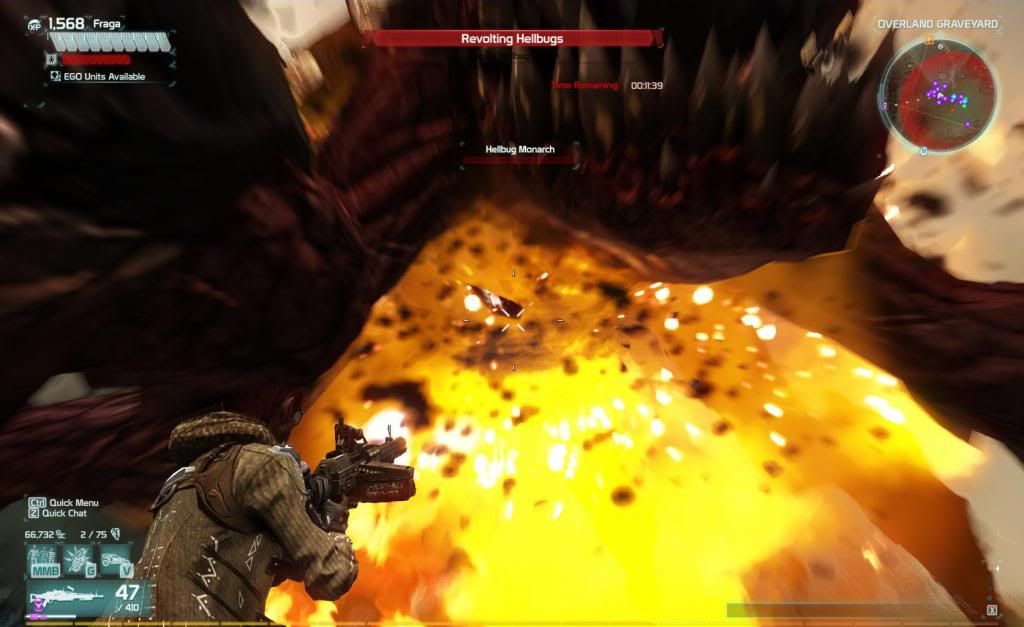Click the Revolting Hellbugs event banner
The height and width of the screenshot is (627, 1024).
(x=512, y=39)
